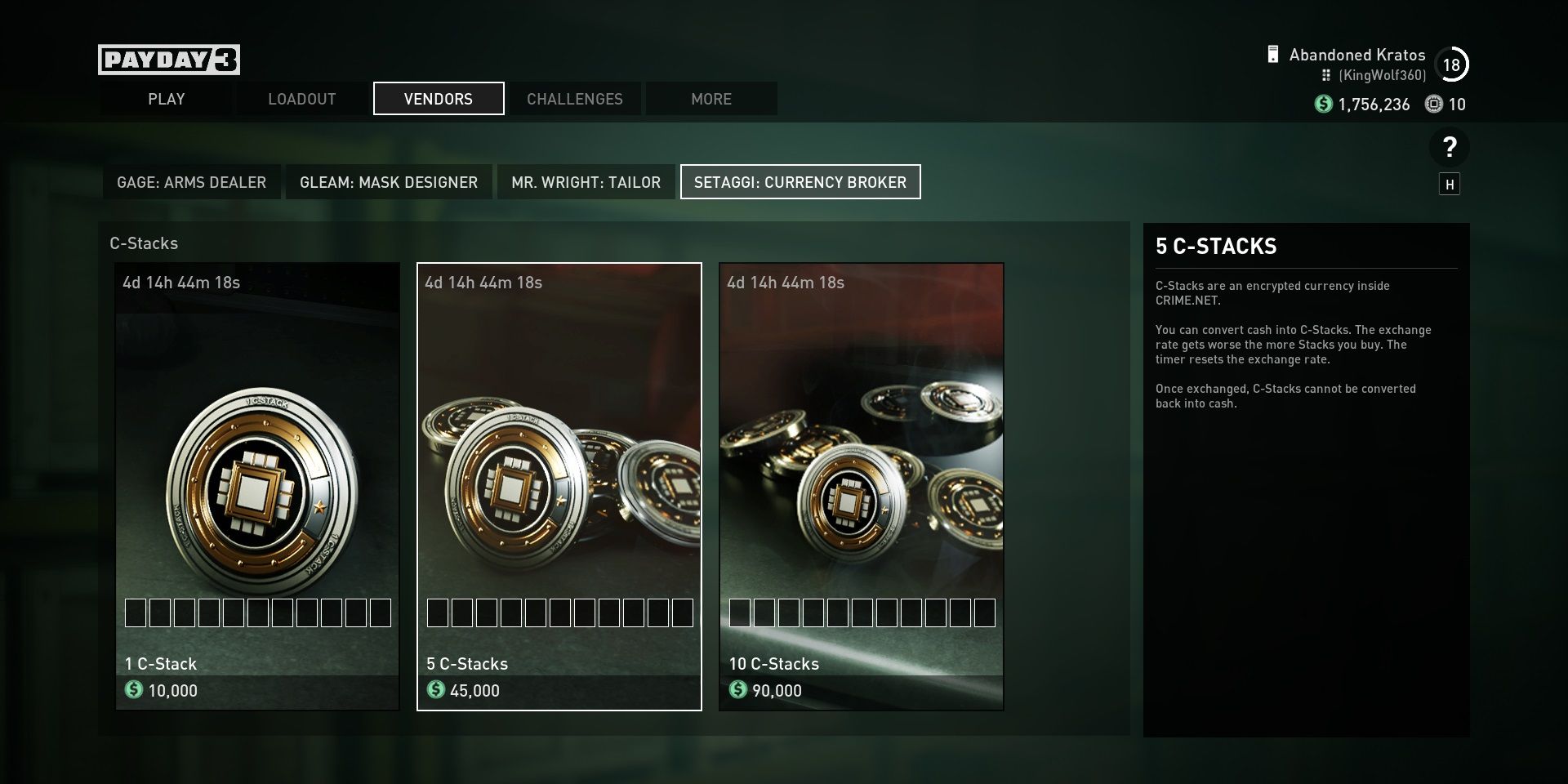Open the help menu via the question mark icon
Viewport: 1568px width, 784px height.
(1450, 148)
